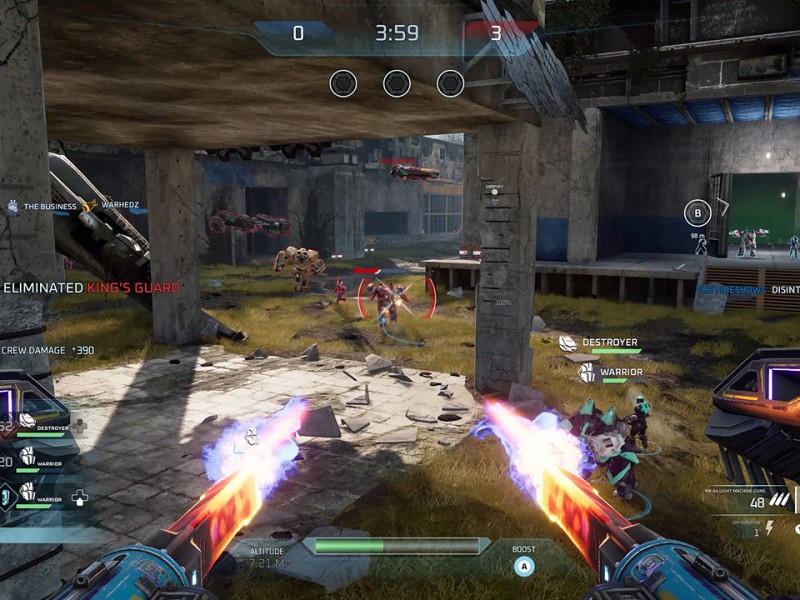Viewport: 800px width, 600px height.
Task: Select the light machine guns bullet icon
Action: click(779, 499)
